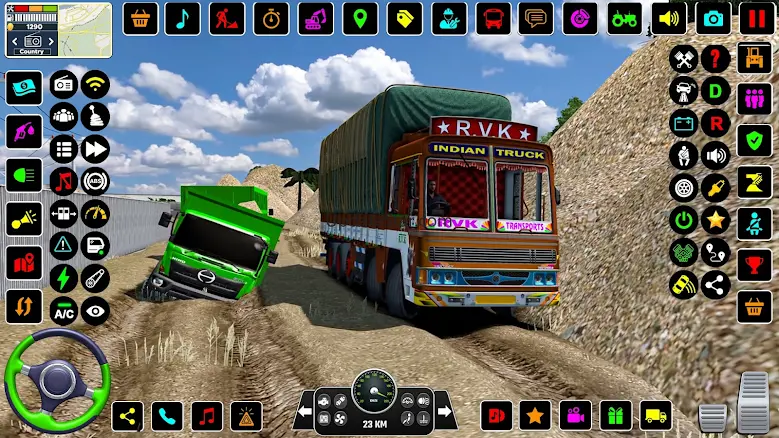The width and height of the screenshot is (779, 438).
Task: Open the red trophy achievements icon
Action: pos(754,264)
